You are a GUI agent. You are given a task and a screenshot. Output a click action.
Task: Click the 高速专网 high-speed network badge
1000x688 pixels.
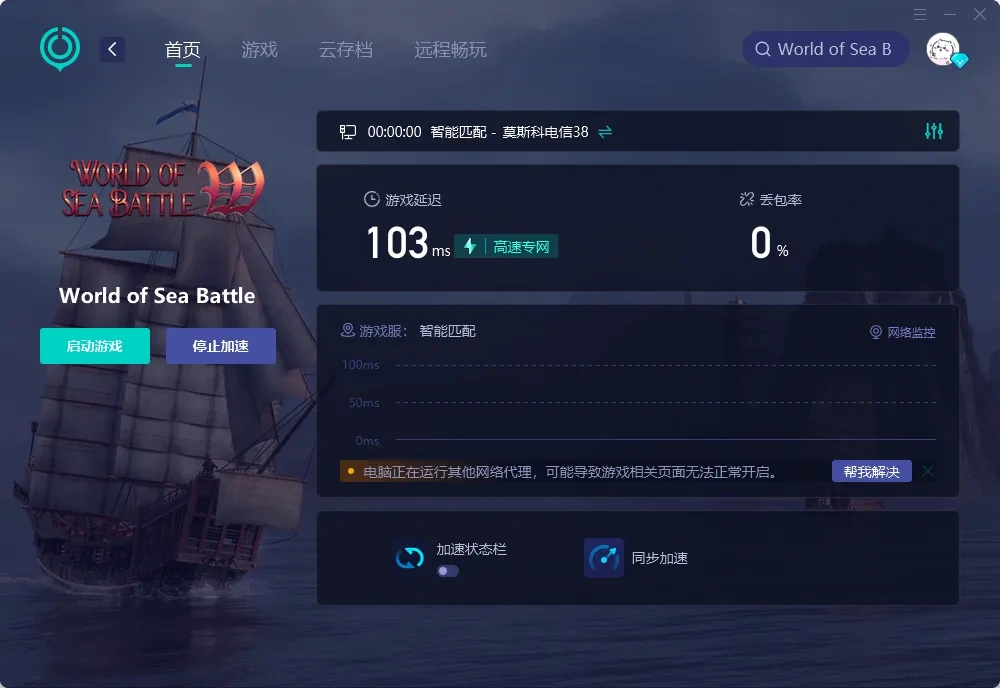506,246
